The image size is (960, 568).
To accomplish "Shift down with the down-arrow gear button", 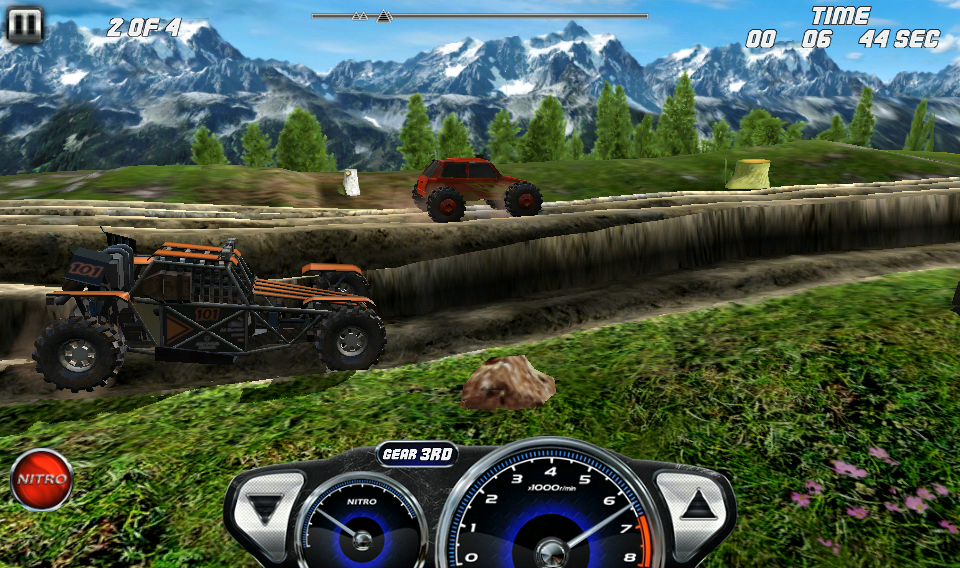I will tap(266, 508).
